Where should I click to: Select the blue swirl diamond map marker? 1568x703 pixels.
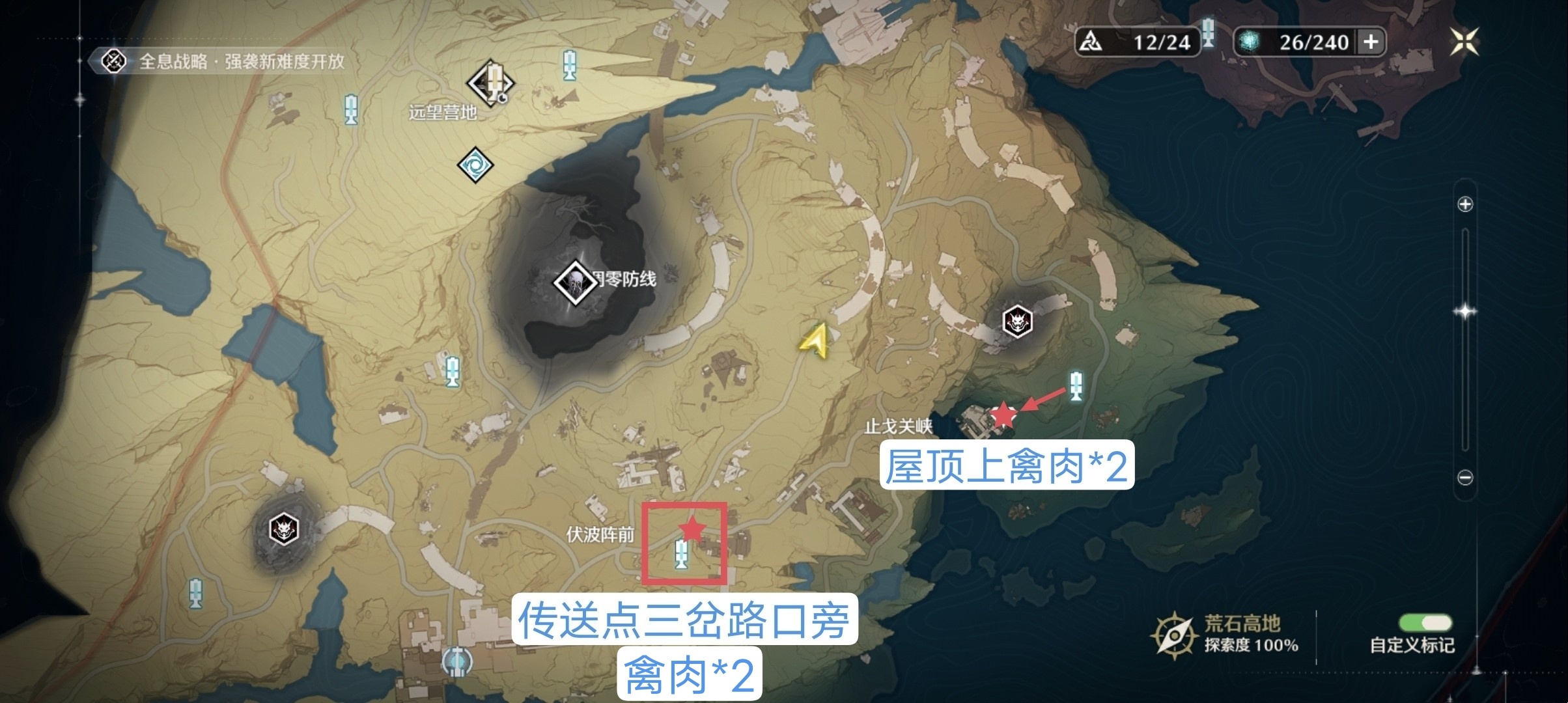click(475, 165)
